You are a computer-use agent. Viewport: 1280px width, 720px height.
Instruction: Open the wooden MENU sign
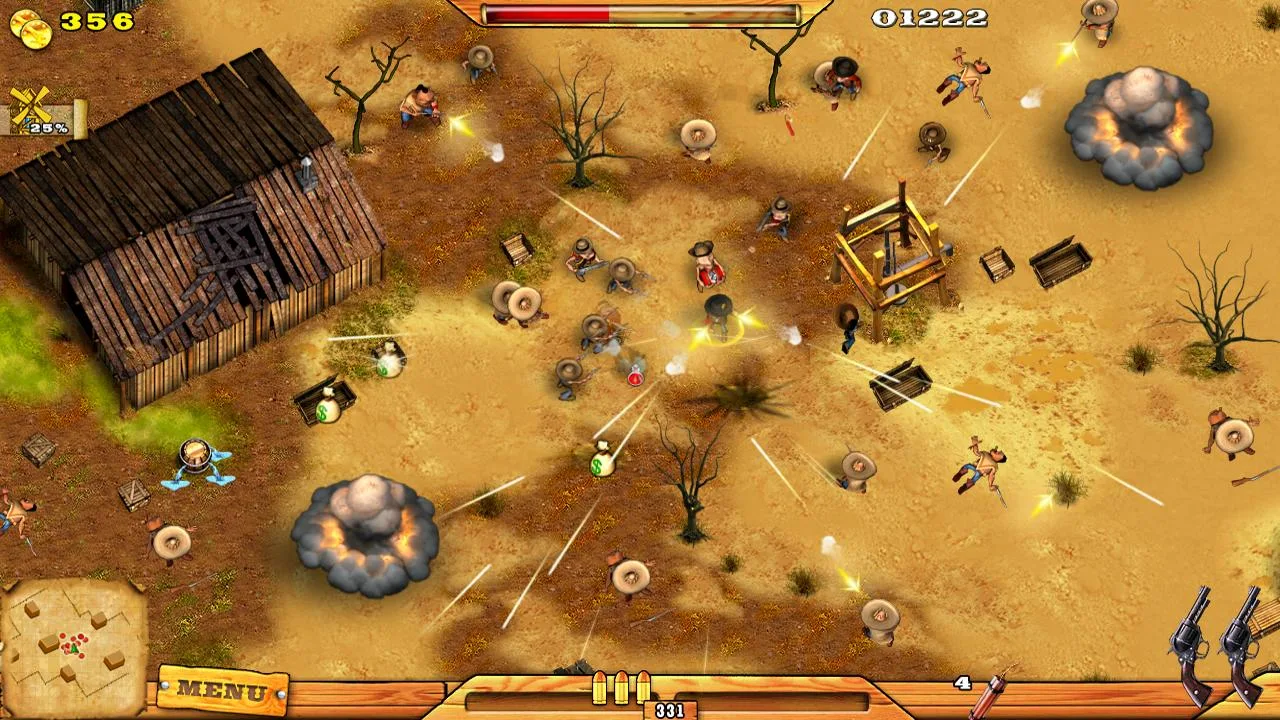click(222, 690)
